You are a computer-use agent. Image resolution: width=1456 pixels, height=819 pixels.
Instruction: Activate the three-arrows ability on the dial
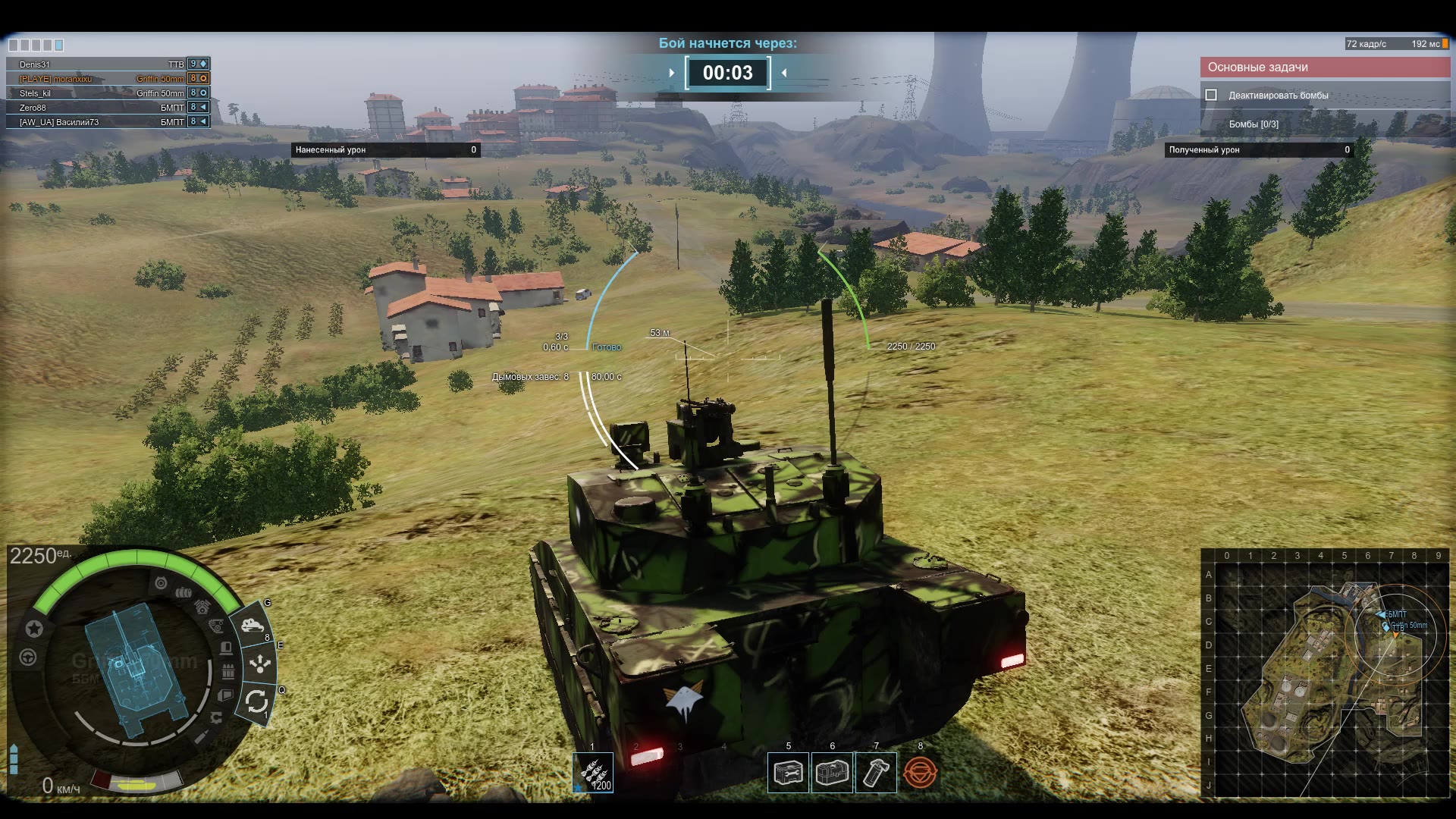click(260, 664)
